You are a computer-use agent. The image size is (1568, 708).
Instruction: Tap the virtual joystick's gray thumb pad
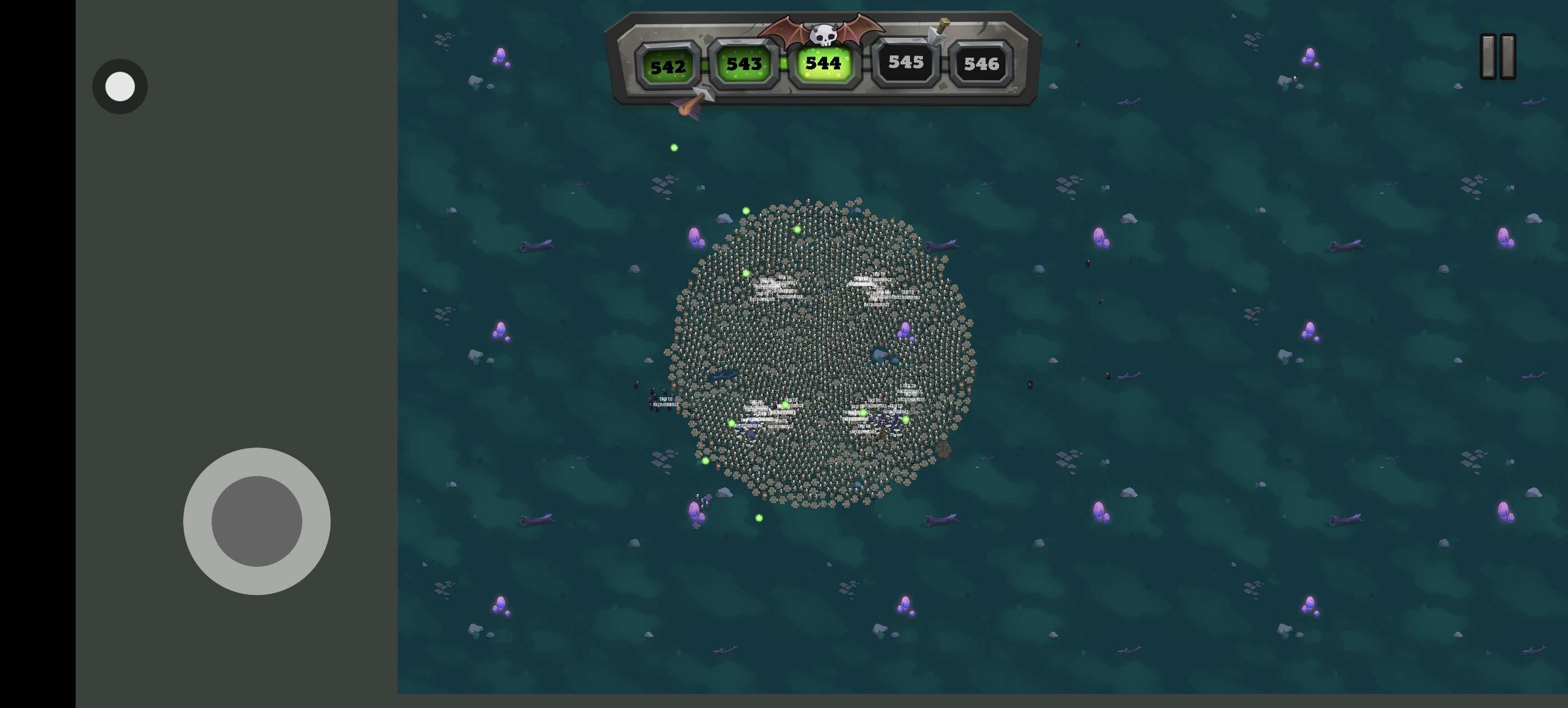coord(256,521)
